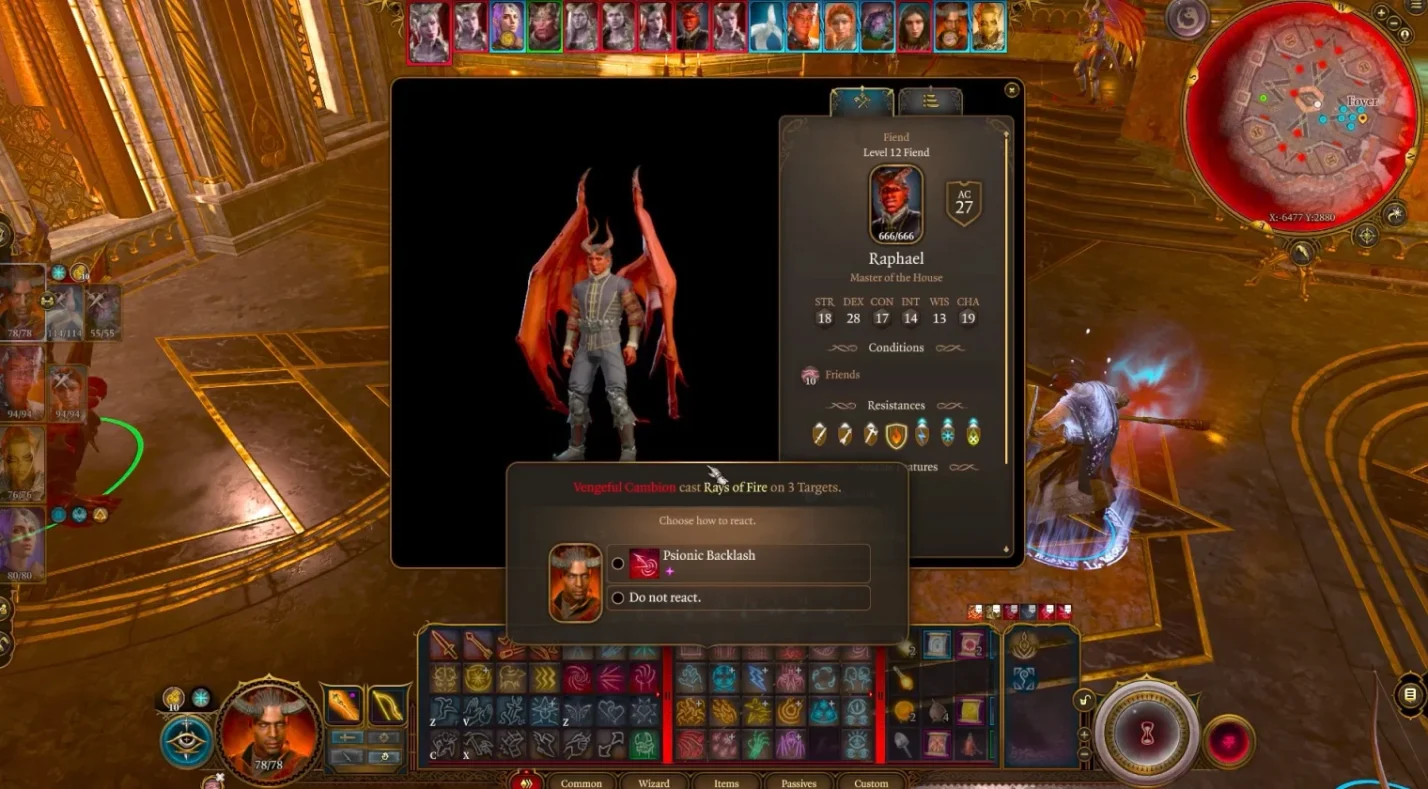Switch to the Wizard hotbar tab

[654, 783]
